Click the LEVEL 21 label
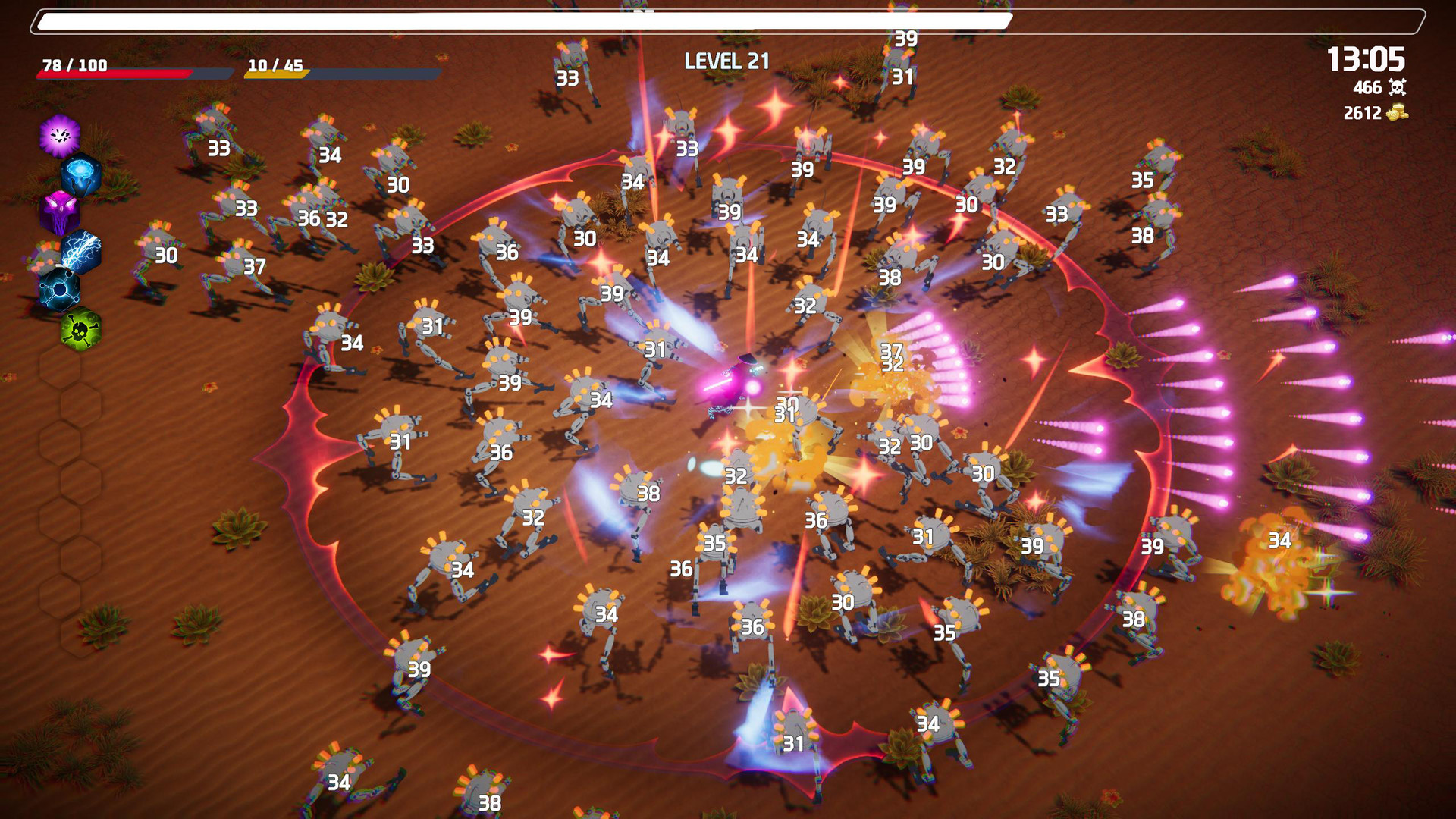 [x=726, y=61]
